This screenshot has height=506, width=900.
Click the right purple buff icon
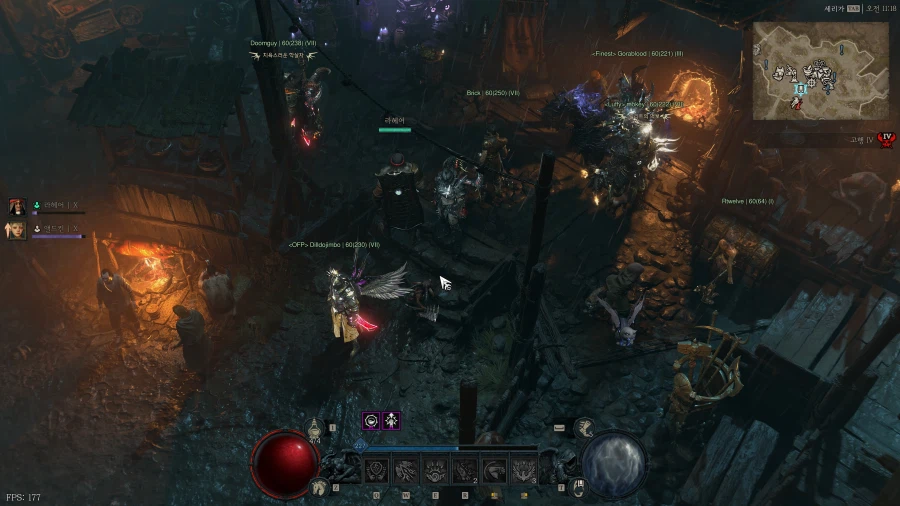392,422
